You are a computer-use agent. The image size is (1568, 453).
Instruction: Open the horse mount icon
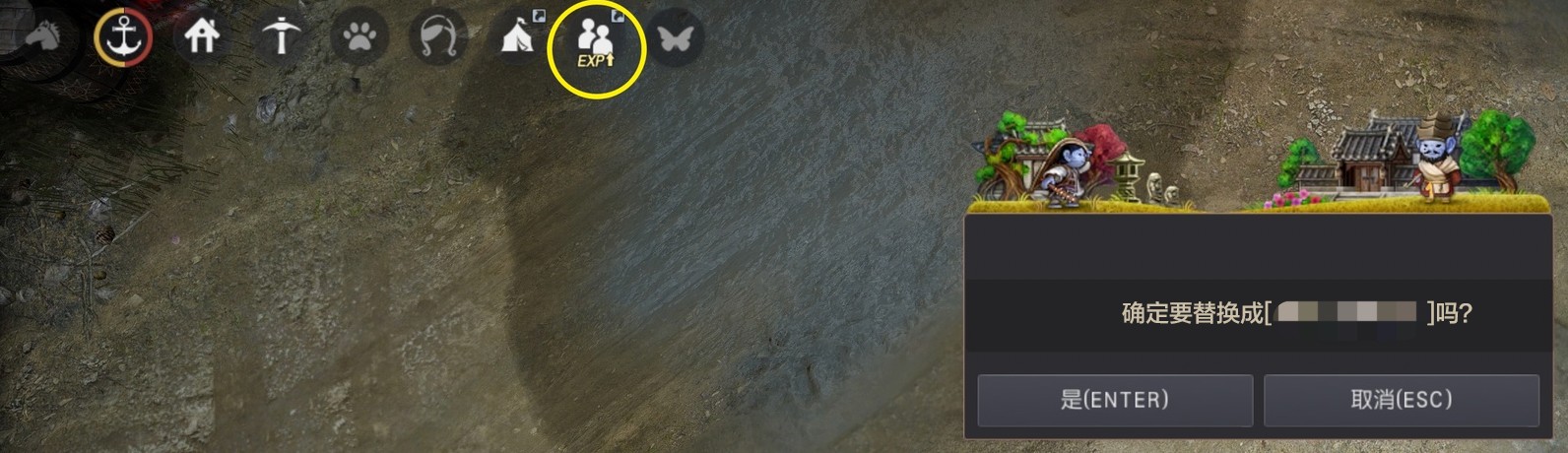point(42,37)
